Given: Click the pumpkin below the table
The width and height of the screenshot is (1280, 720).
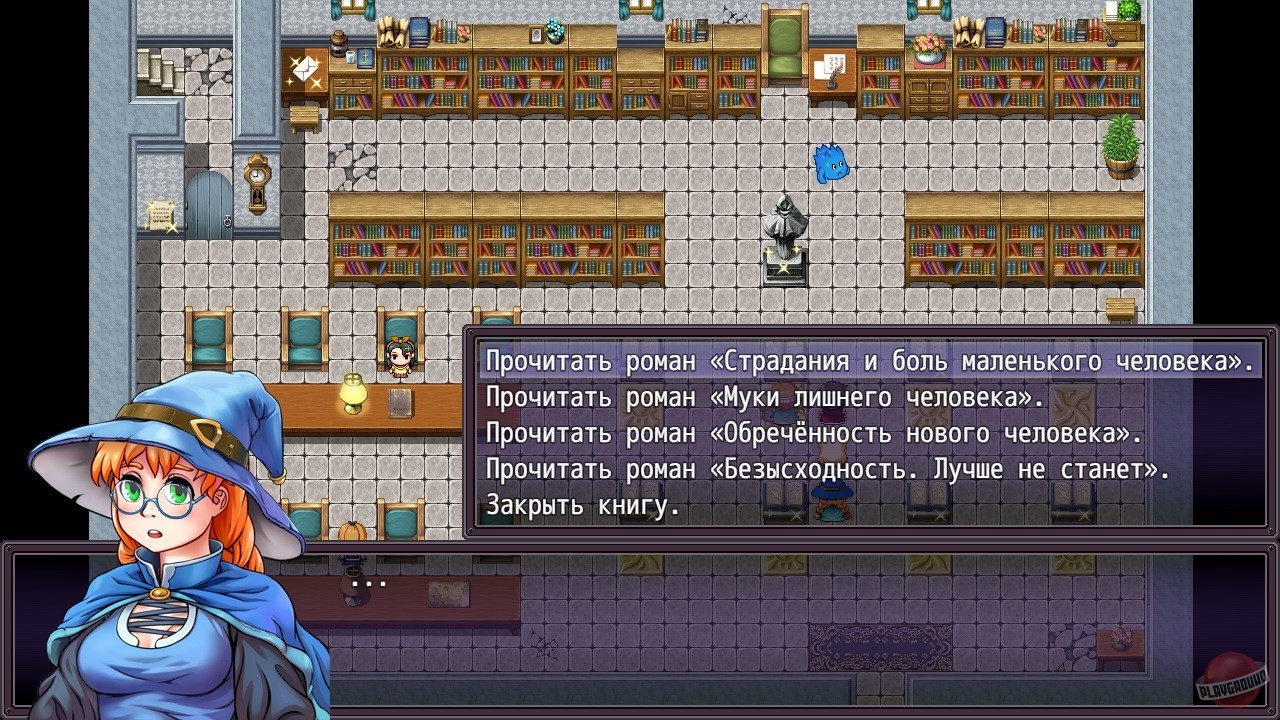Looking at the screenshot, I should pos(352,532).
